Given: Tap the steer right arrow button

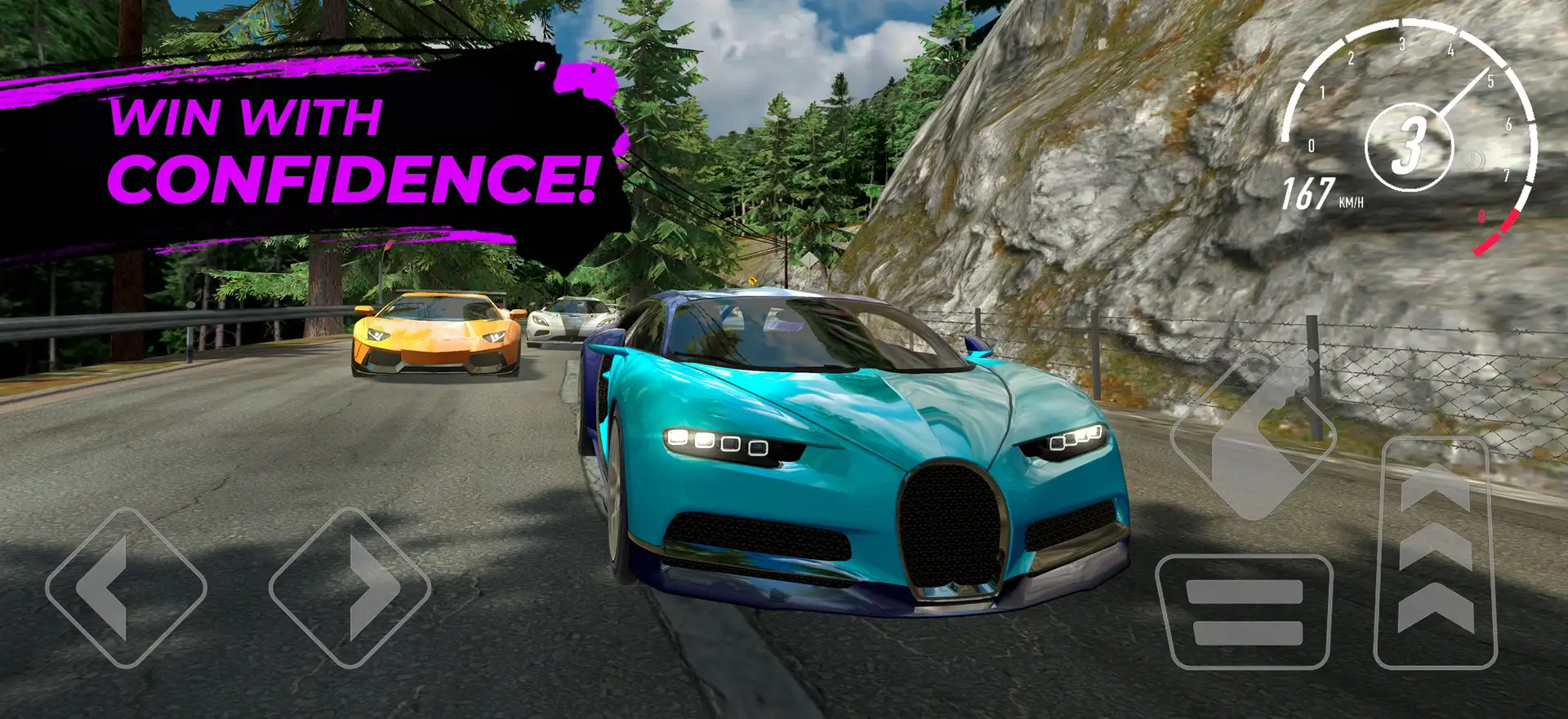Looking at the screenshot, I should pyautogui.click(x=350, y=588).
